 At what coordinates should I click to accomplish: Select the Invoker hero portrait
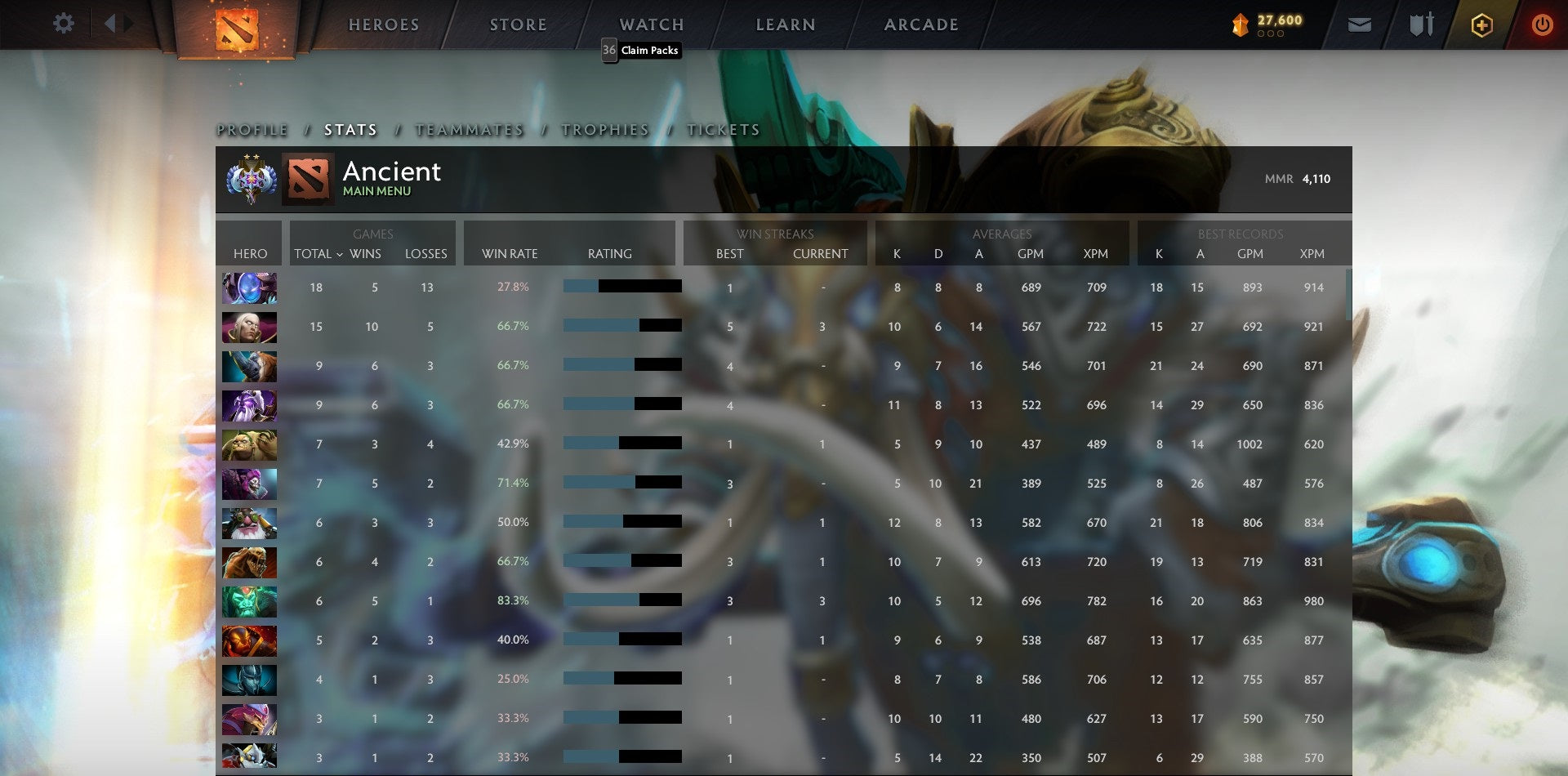tap(249, 326)
